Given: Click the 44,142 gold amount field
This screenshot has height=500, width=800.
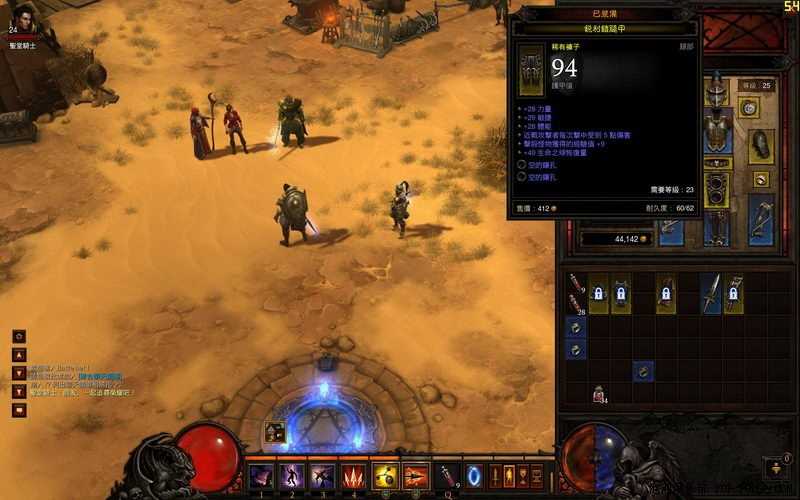Looking at the screenshot, I should [614, 239].
